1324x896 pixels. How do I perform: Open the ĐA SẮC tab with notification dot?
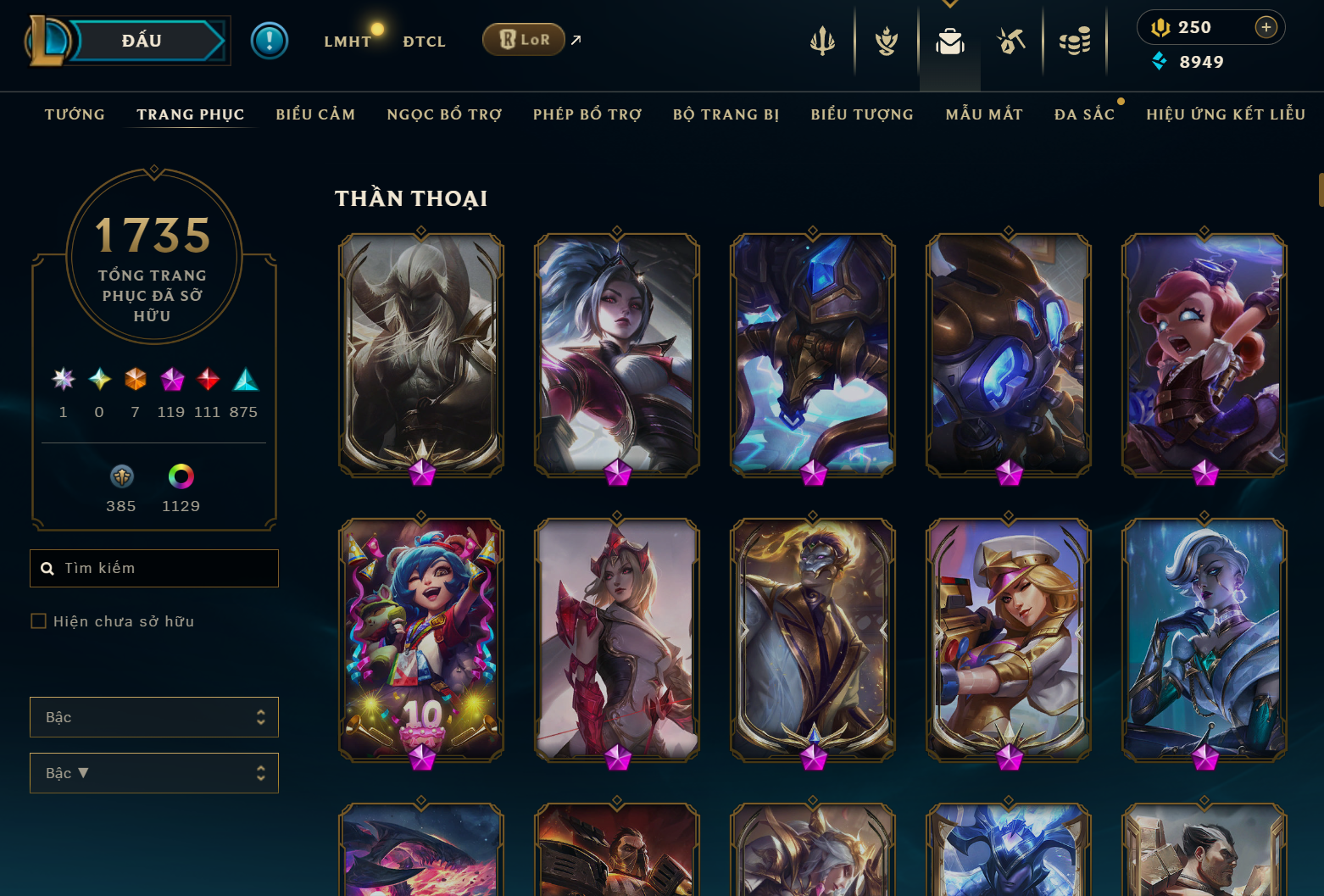click(1085, 114)
